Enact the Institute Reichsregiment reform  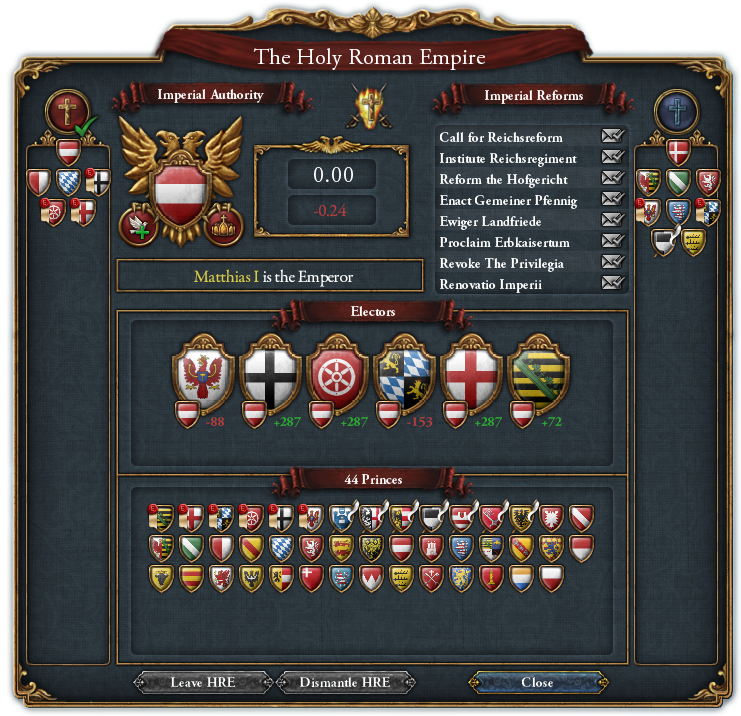click(x=612, y=158)
